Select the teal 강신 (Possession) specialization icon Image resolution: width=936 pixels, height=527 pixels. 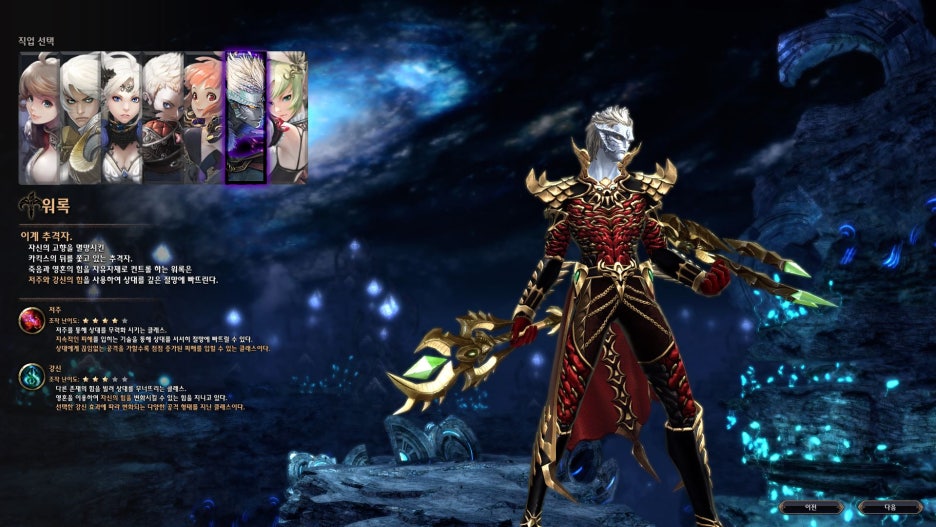coord(30,377)
